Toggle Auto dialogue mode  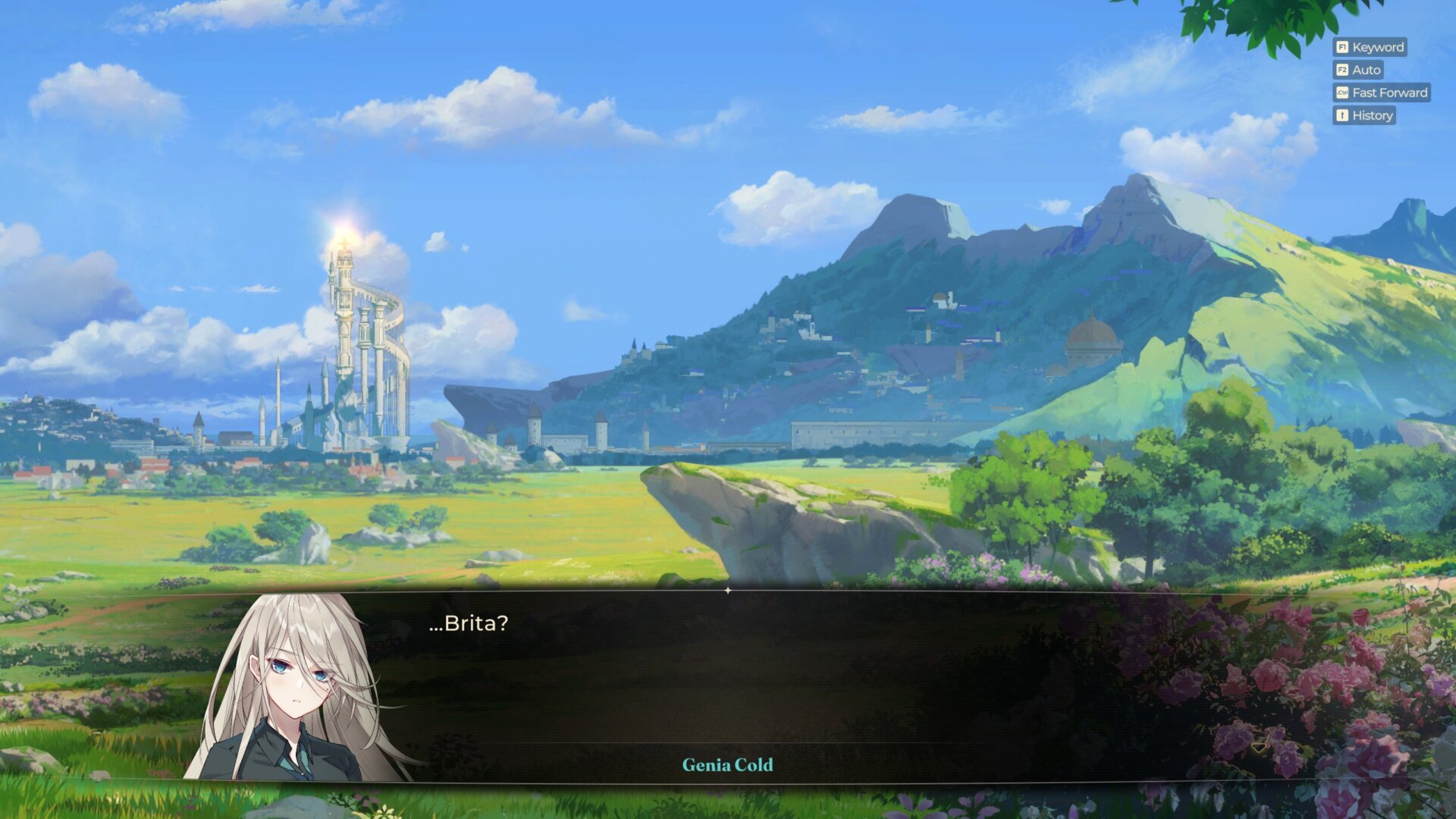(1358, 70)
